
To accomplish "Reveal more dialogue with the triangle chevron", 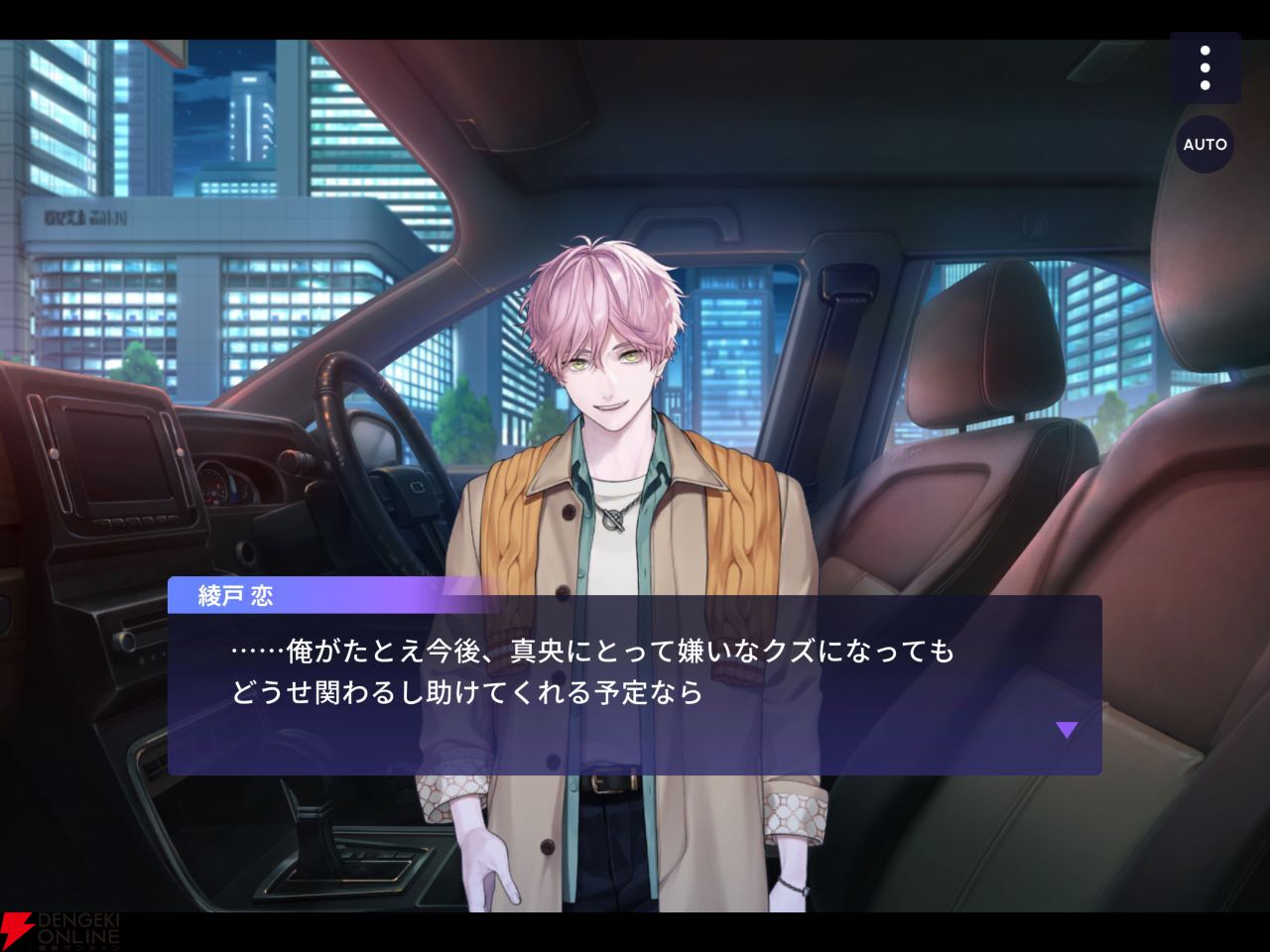I will click(1068, 730).
